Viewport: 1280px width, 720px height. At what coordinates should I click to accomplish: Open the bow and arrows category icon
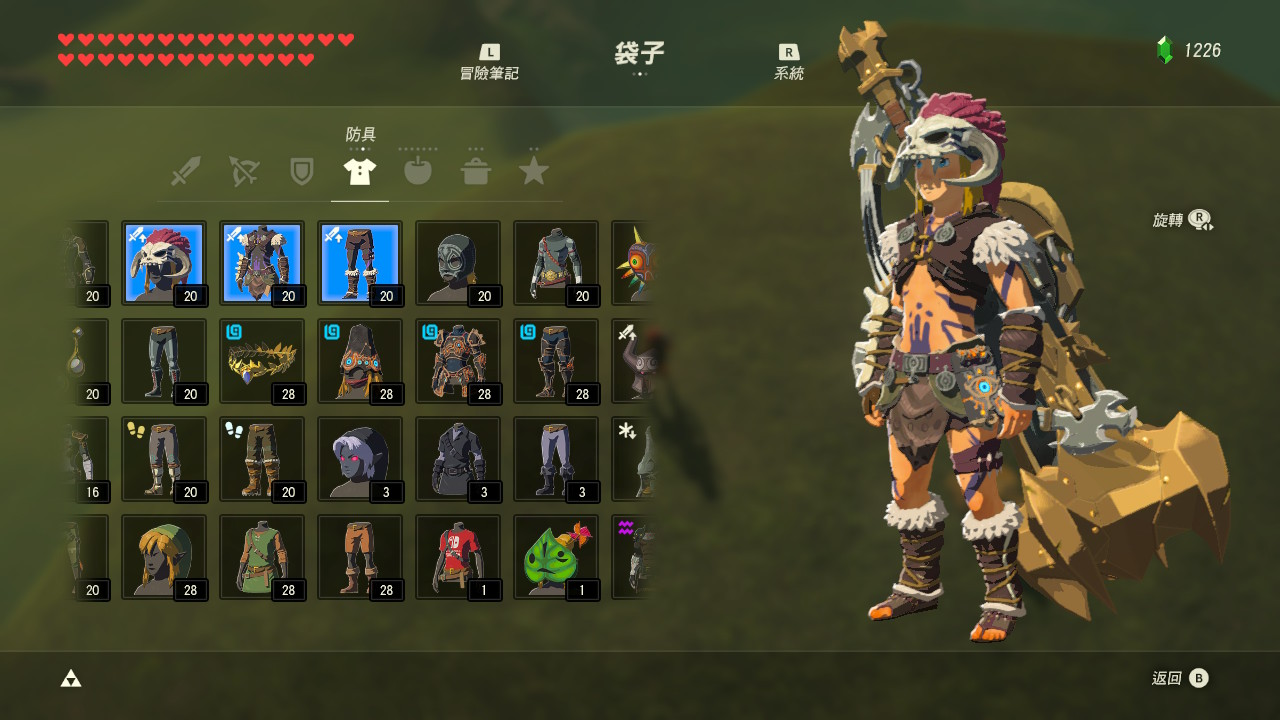242,170
